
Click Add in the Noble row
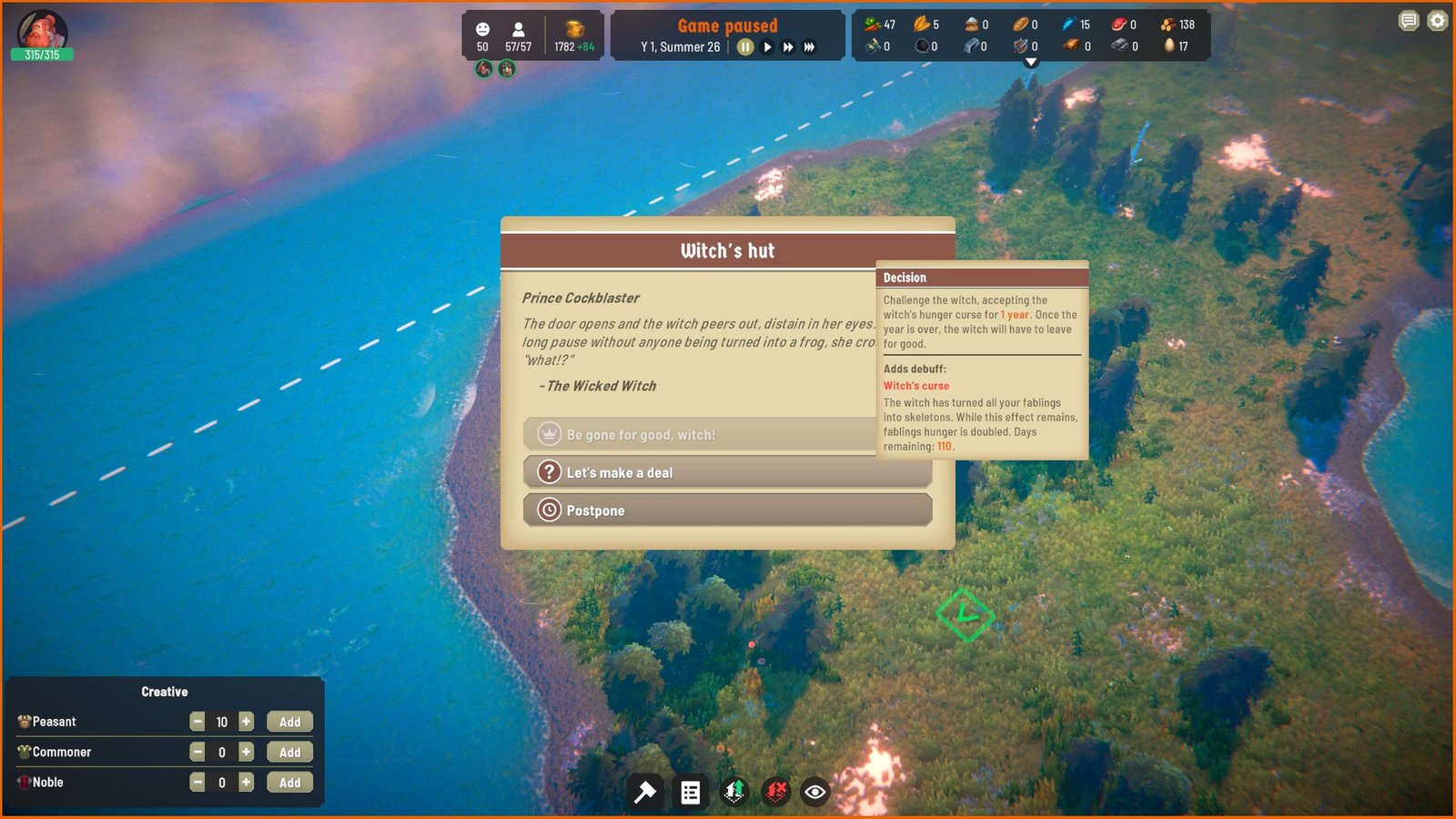[x=289, y=783]
